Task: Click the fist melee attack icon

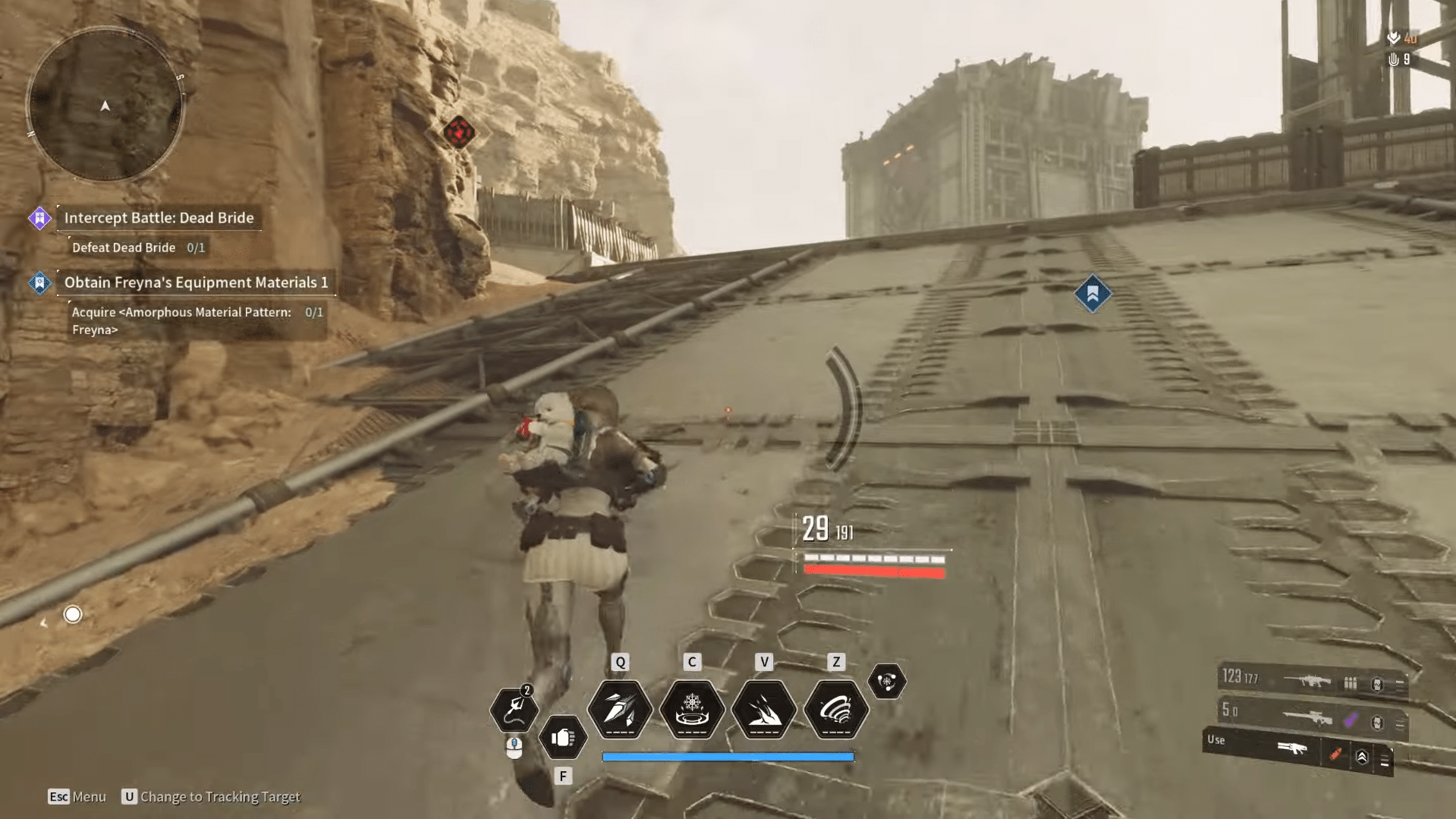Action: 562,737
